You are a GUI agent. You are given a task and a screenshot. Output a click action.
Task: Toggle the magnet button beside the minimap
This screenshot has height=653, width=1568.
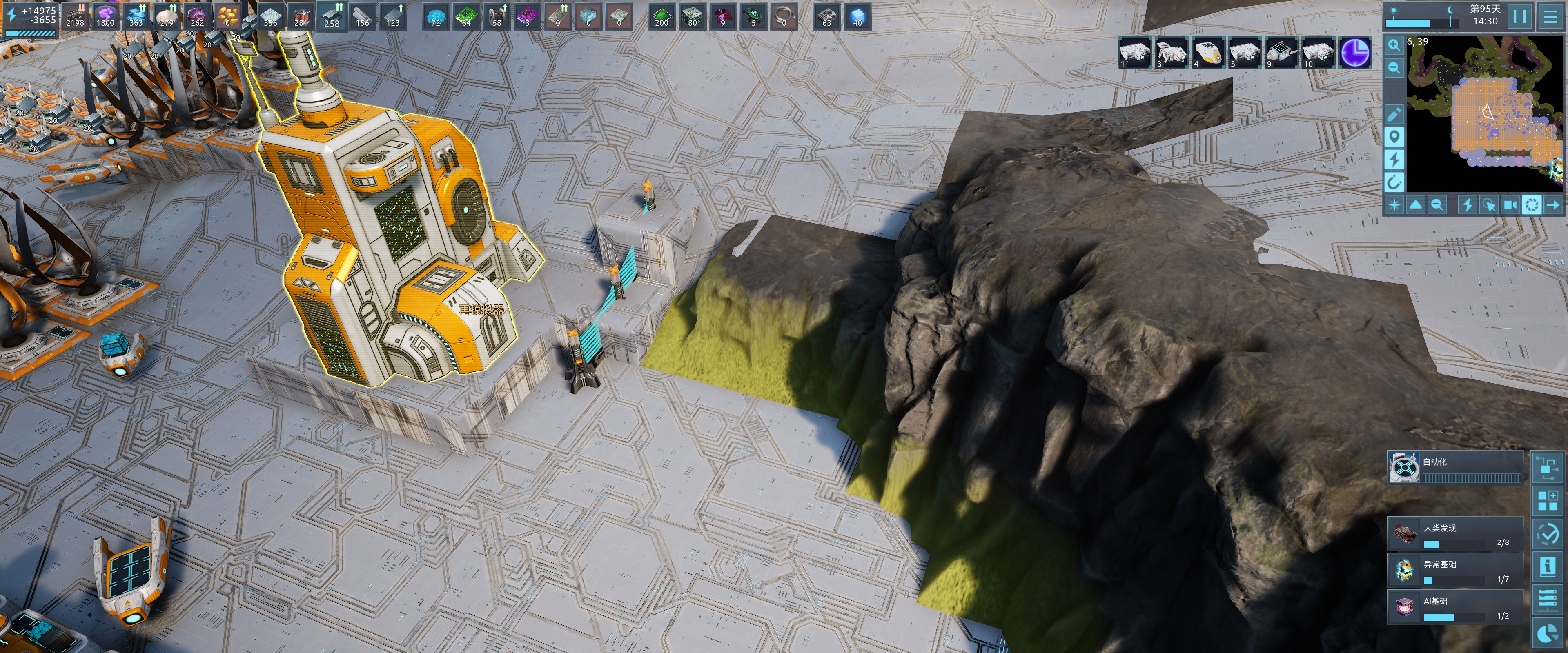(x=1394, y=181)
